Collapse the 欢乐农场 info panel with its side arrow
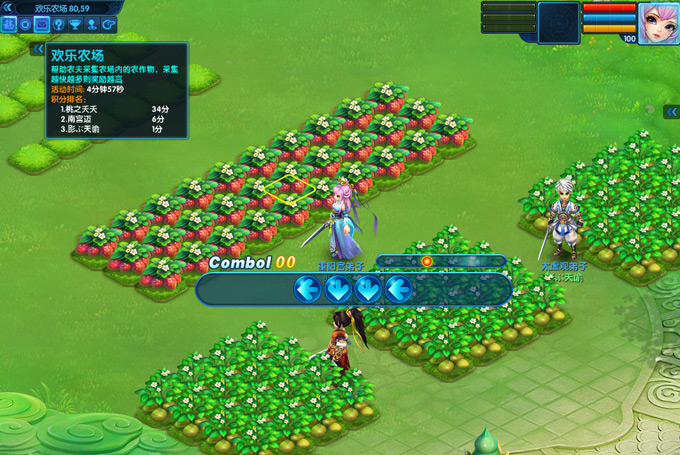Image resolution: width=680 pixels, height=455 pixels. pos(38,49)
